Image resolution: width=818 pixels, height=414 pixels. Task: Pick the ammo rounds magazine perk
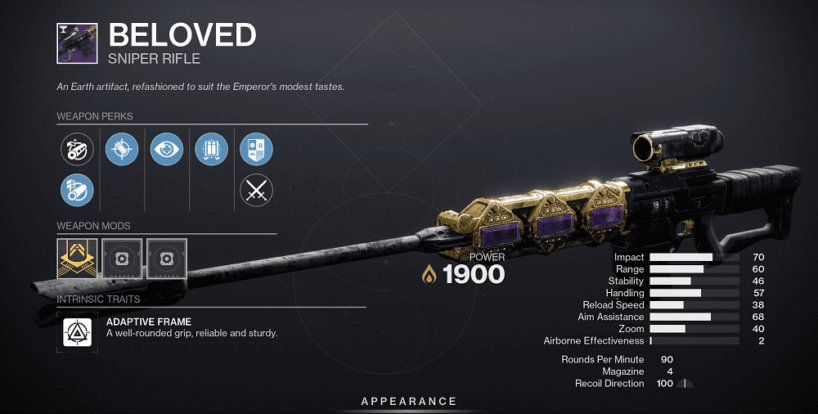click(211, 150)
